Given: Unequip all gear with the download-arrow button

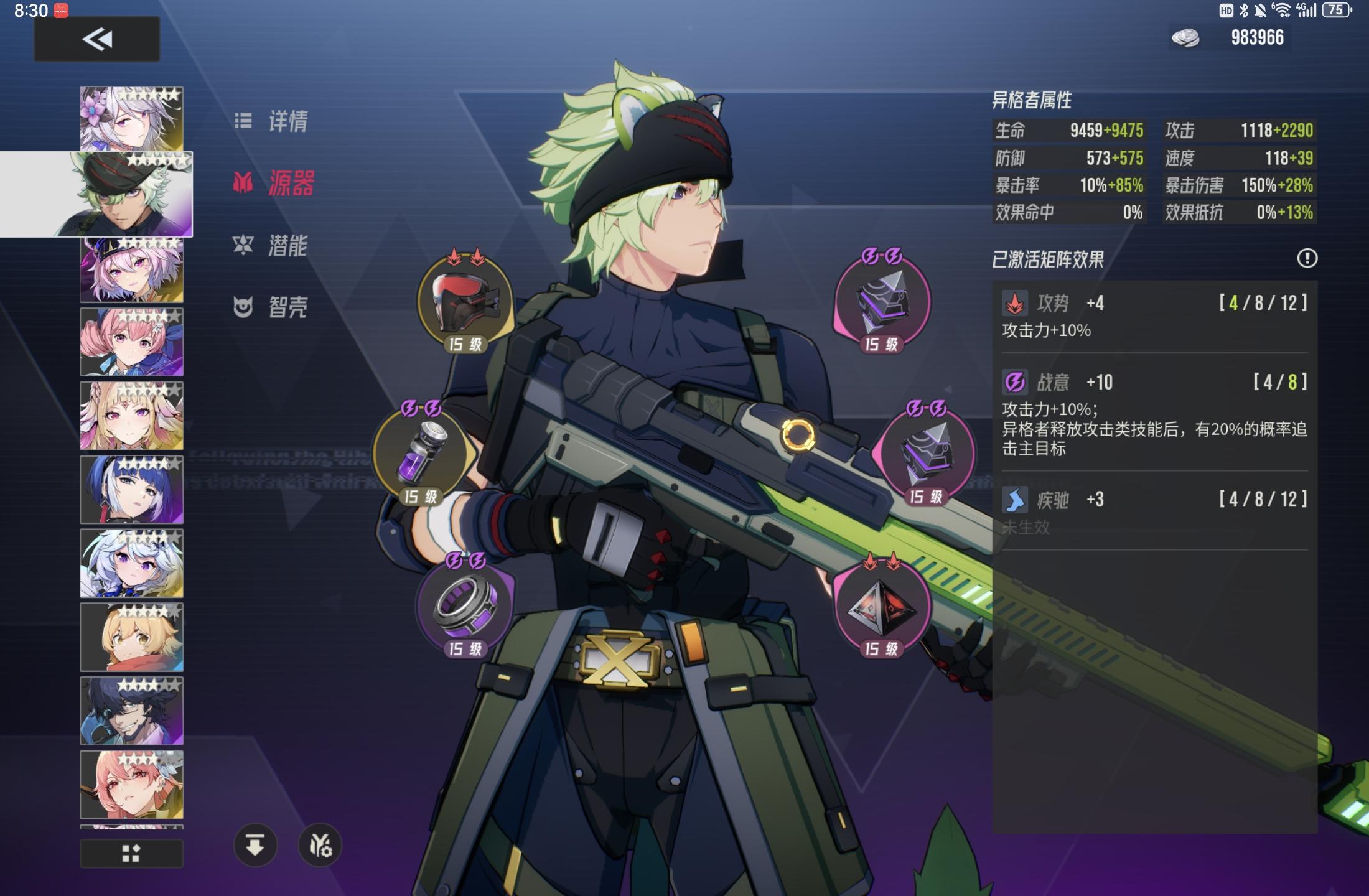Looking at the screenshot, I should tap(255, 846).
